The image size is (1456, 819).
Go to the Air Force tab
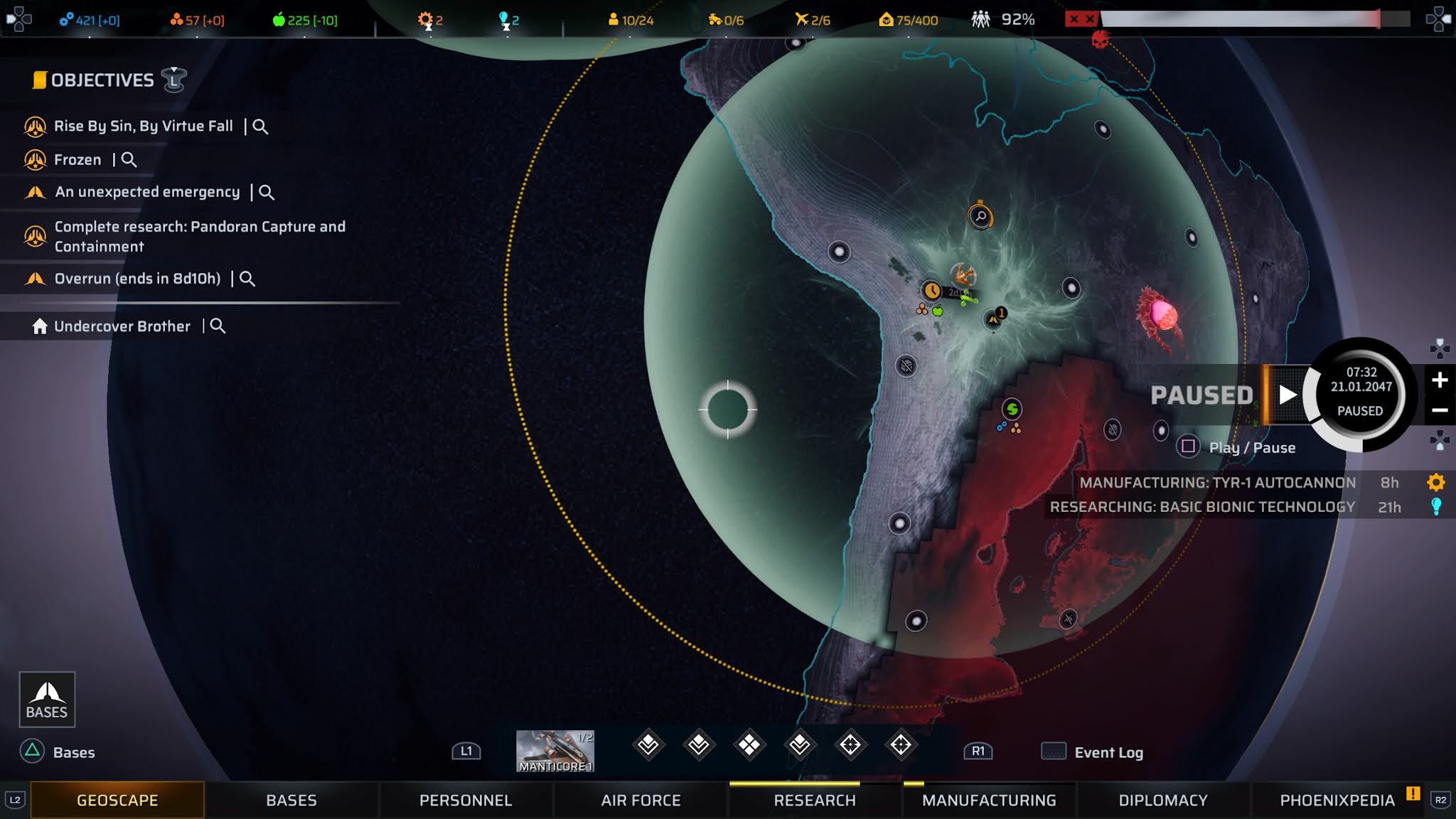click(x=641, y=801)
